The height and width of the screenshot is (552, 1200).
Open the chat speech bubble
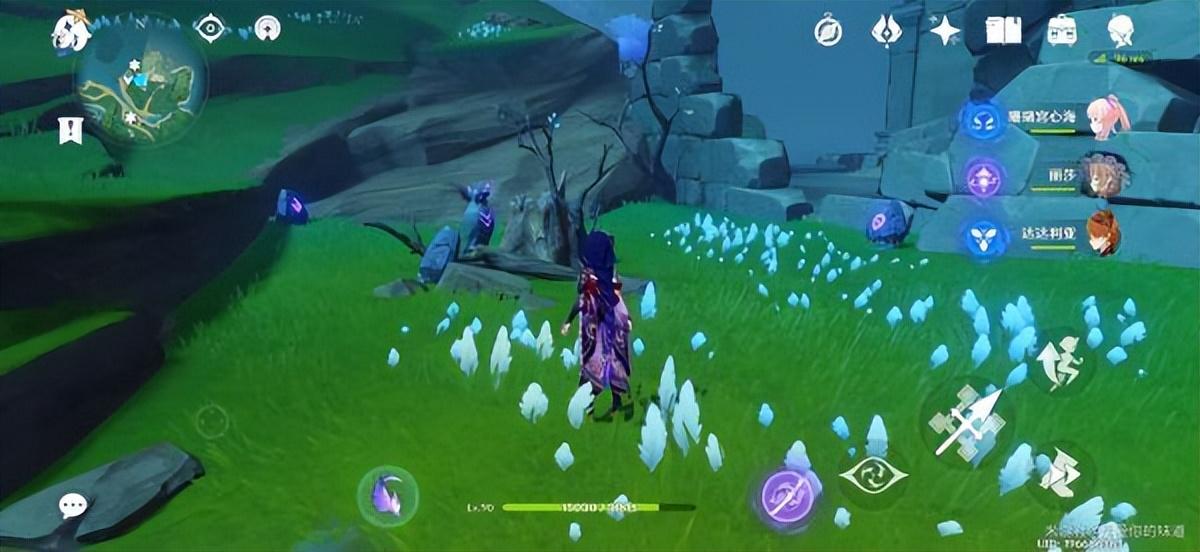[72, 506]
